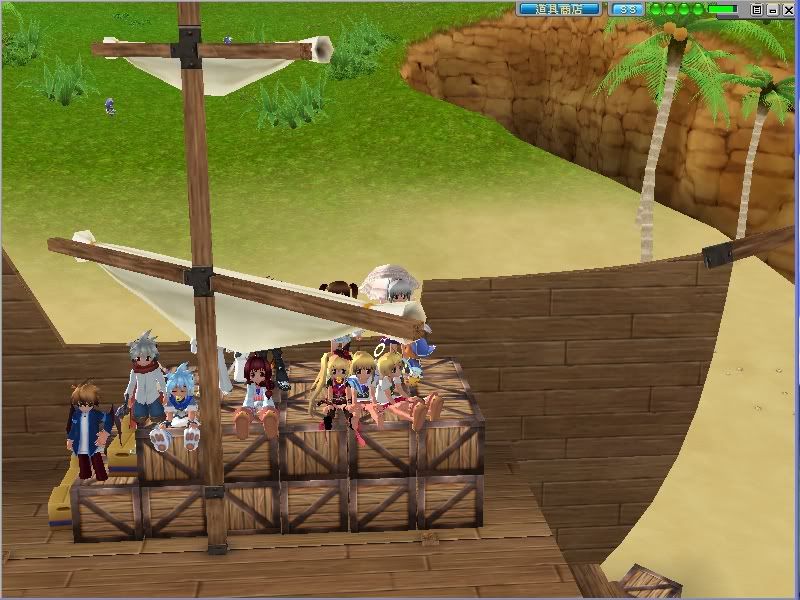This screenshot has width=800, height=600.
Task: Click the small SS button
Action: [x=626, y=9]
